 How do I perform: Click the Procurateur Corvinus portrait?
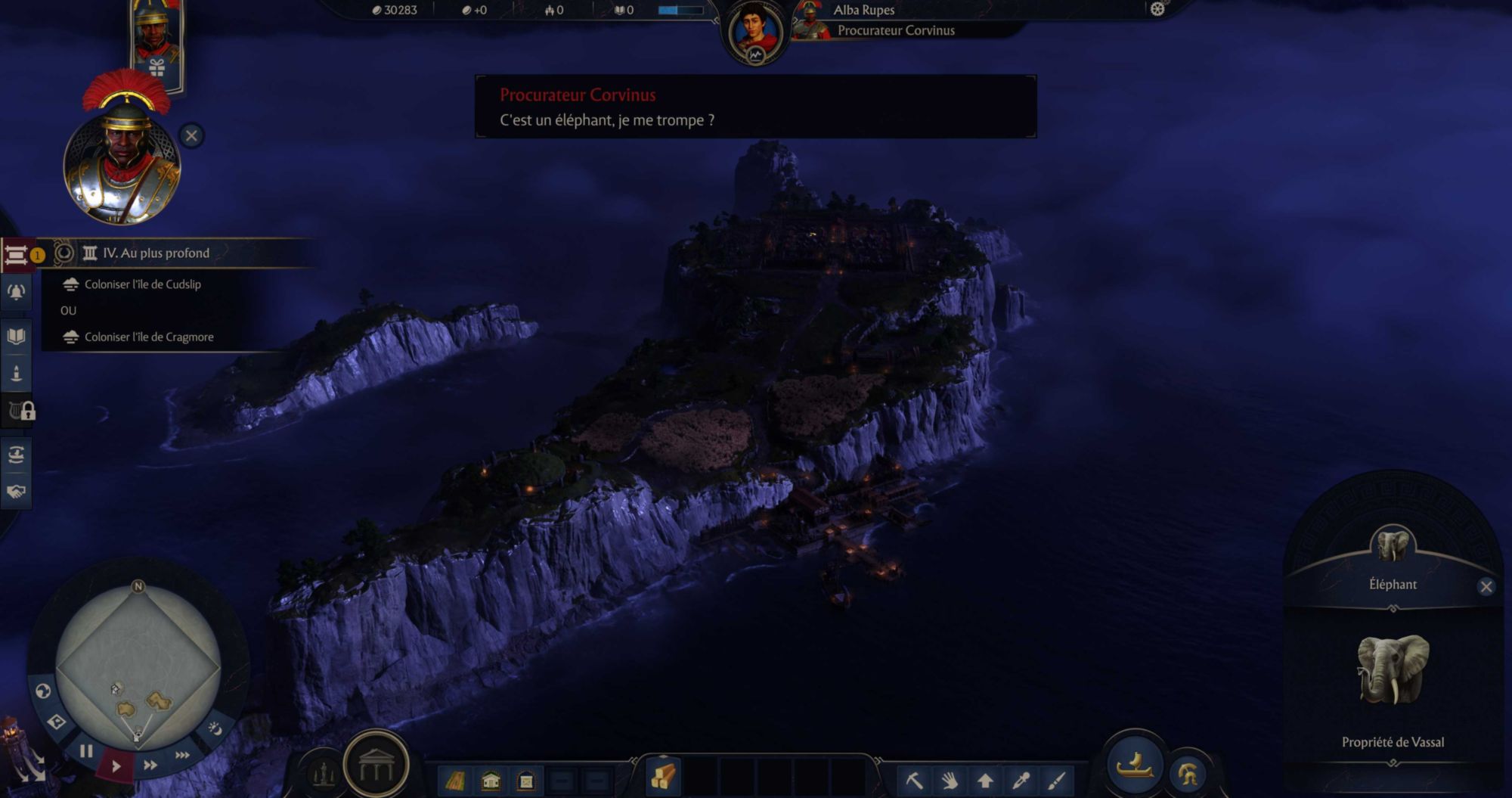(754, 32)
